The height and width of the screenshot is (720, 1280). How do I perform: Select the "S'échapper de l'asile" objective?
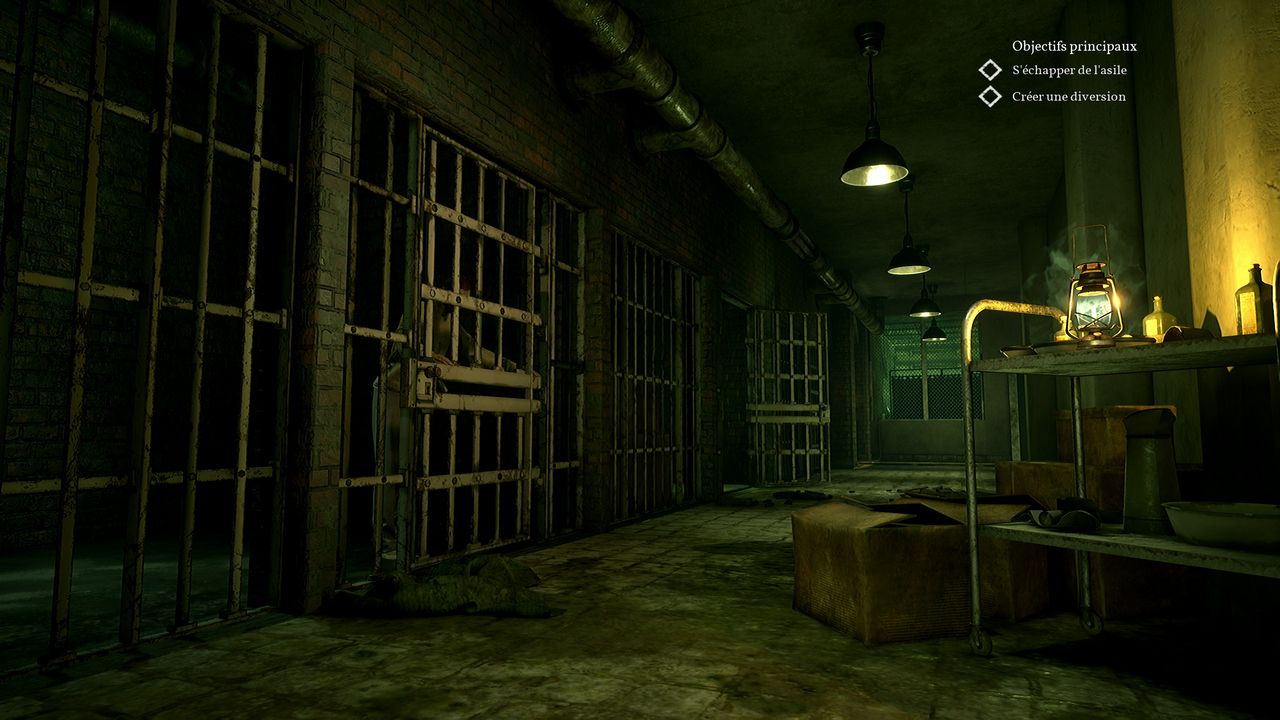(1068, 70)
